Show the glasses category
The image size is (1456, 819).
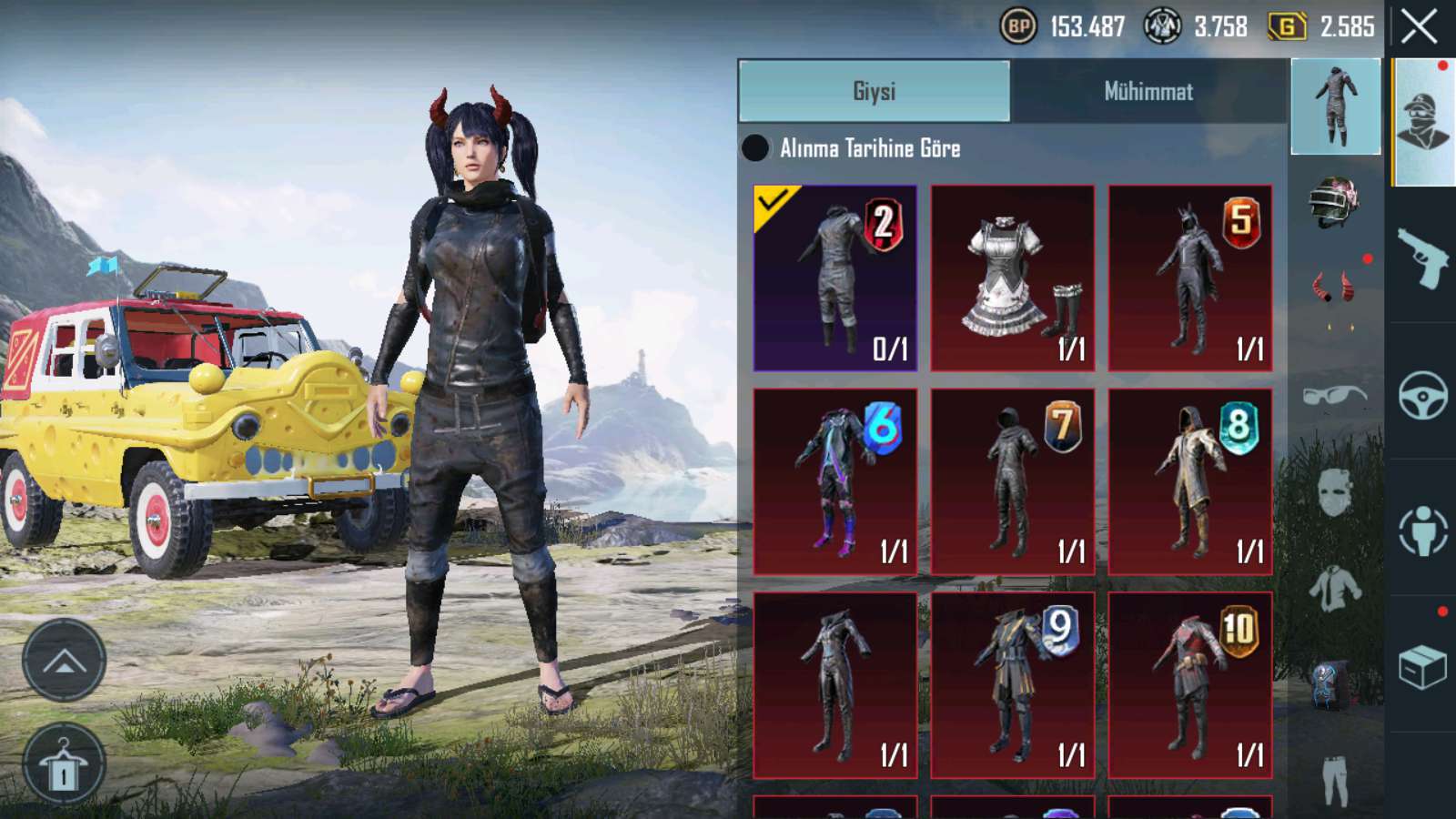coord(1334,396)
